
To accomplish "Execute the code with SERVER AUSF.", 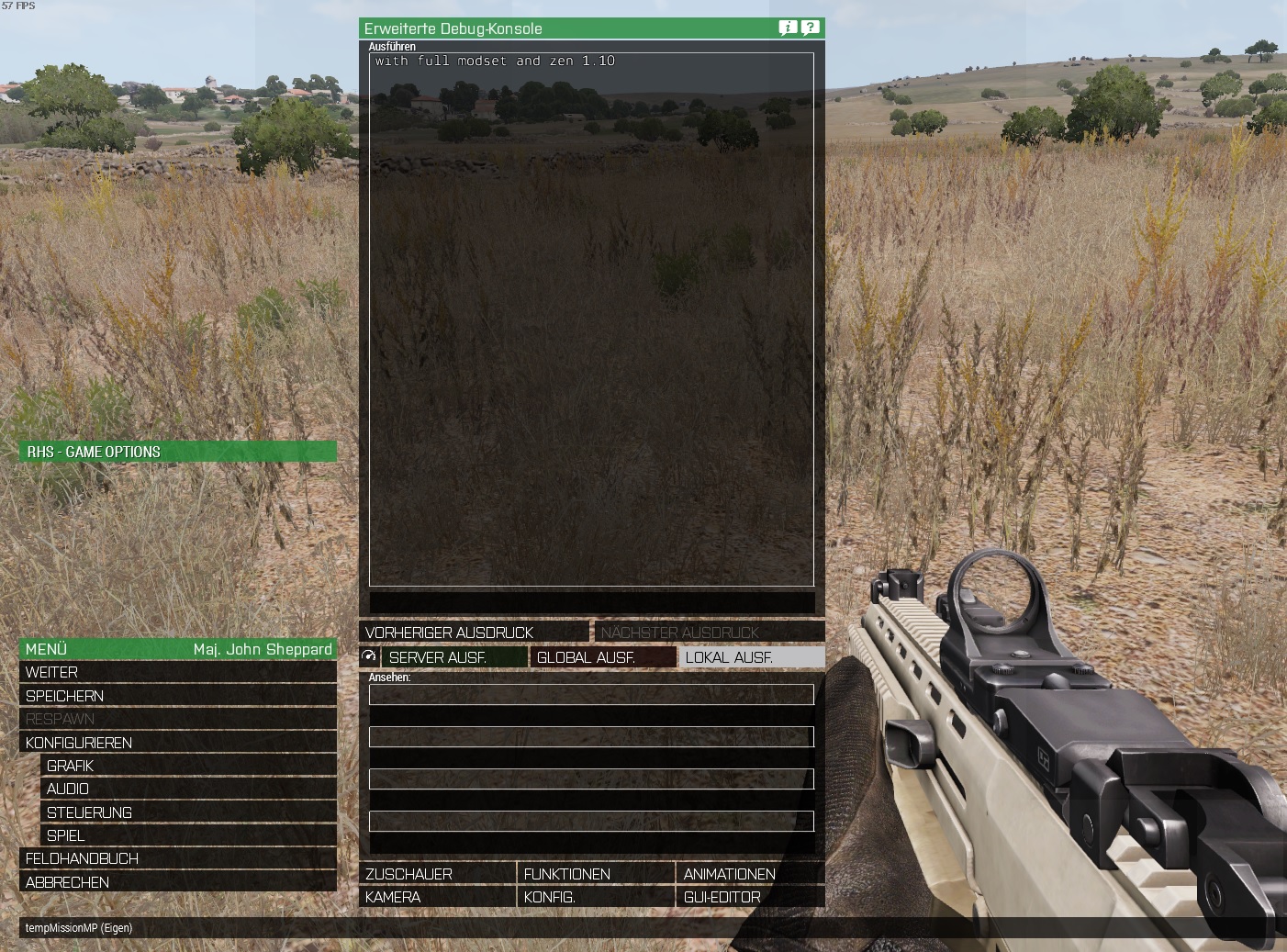I will click(x=455, y=657).
